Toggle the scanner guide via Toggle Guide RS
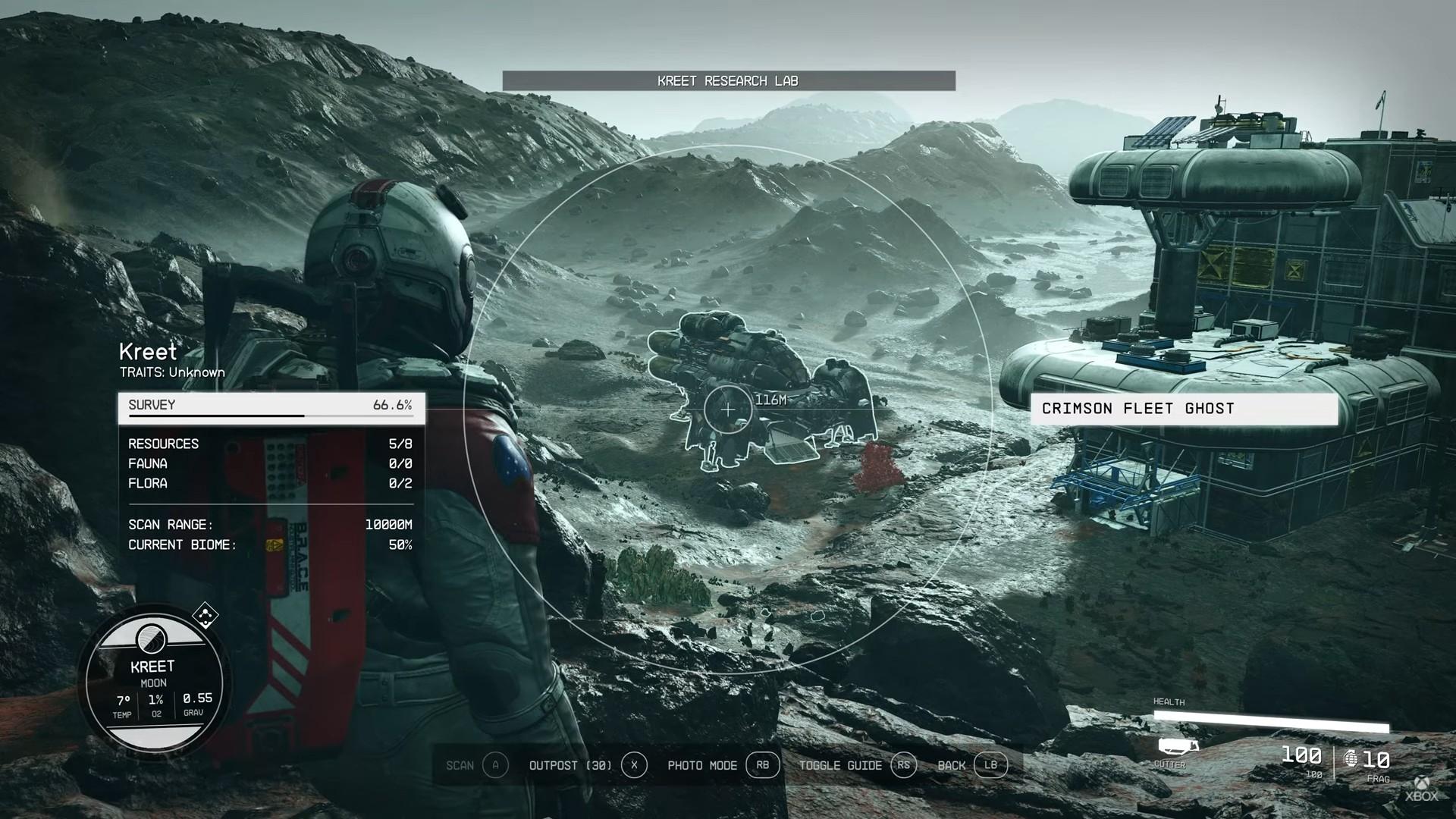The height and width of the screenshot is (819, 1456). click(904, 766)
